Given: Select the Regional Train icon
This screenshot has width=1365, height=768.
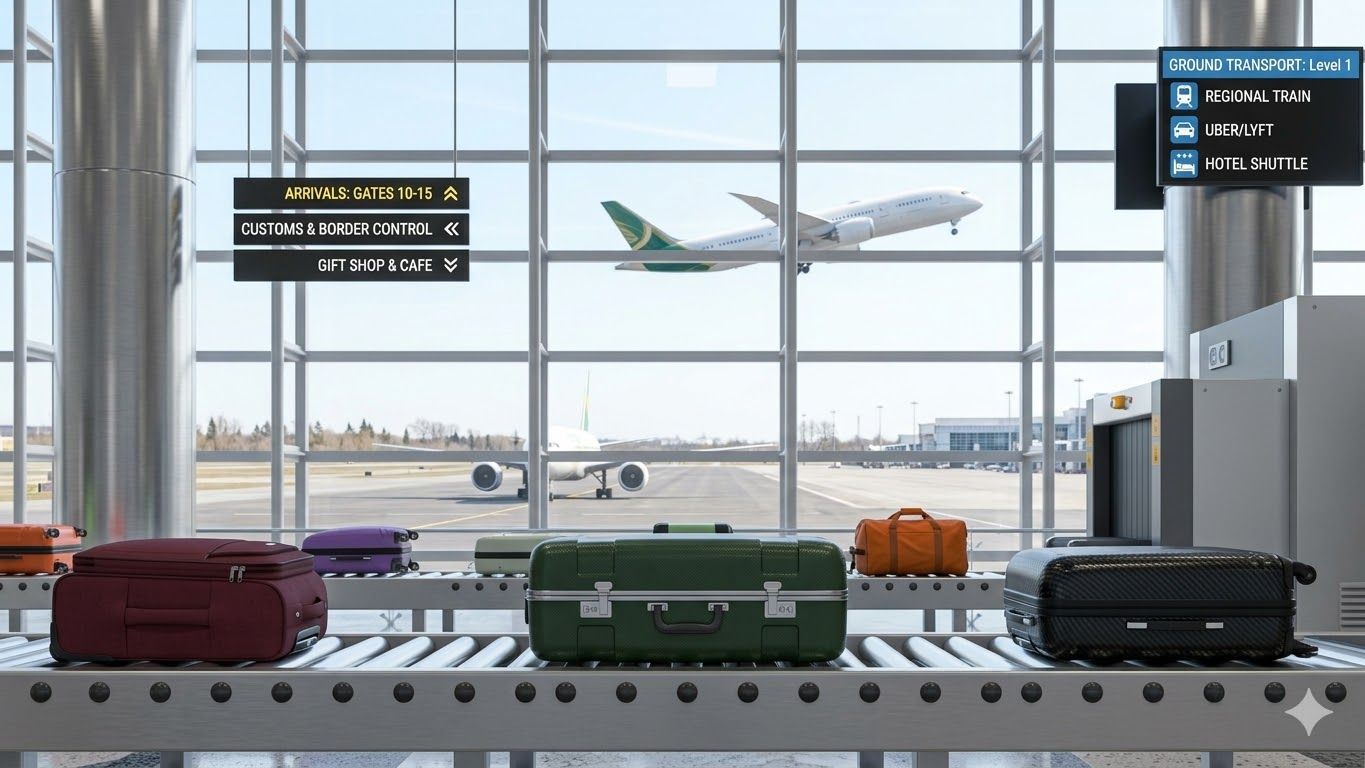Looking at the screenshot, I should coord(1183,96).
